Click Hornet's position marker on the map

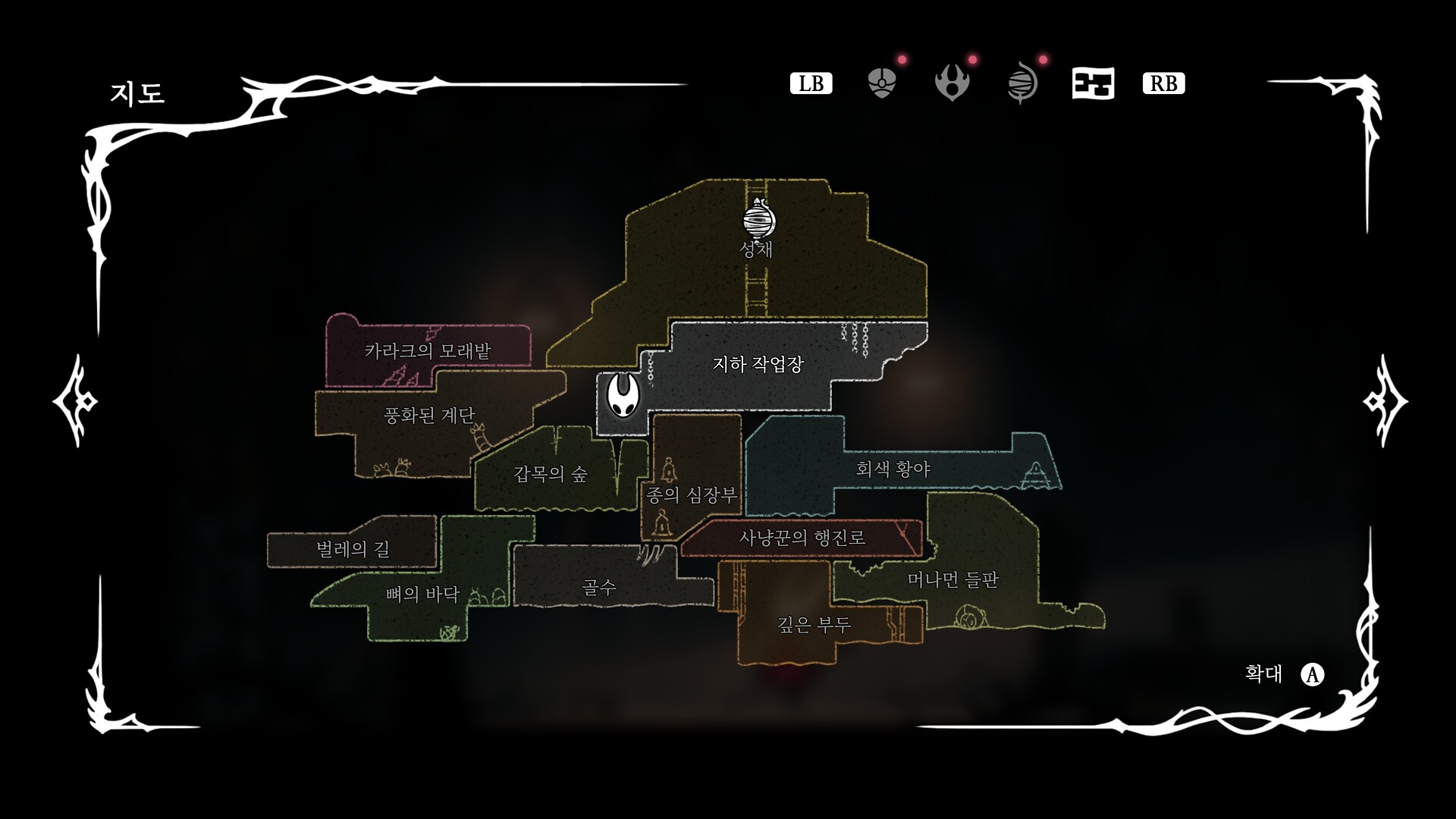[x=623, y=396]
